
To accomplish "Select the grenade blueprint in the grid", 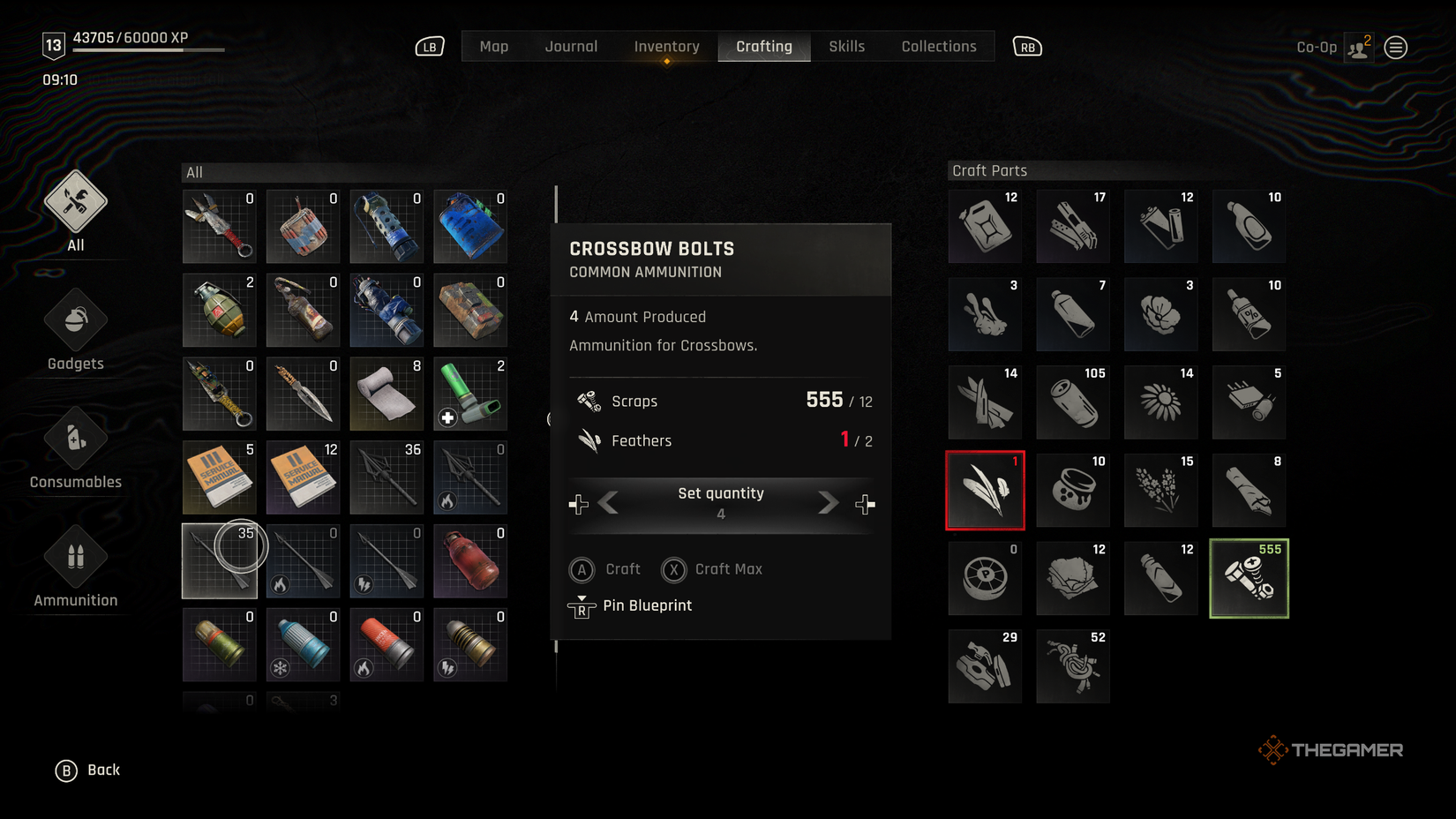I will (x=219, y=311).
